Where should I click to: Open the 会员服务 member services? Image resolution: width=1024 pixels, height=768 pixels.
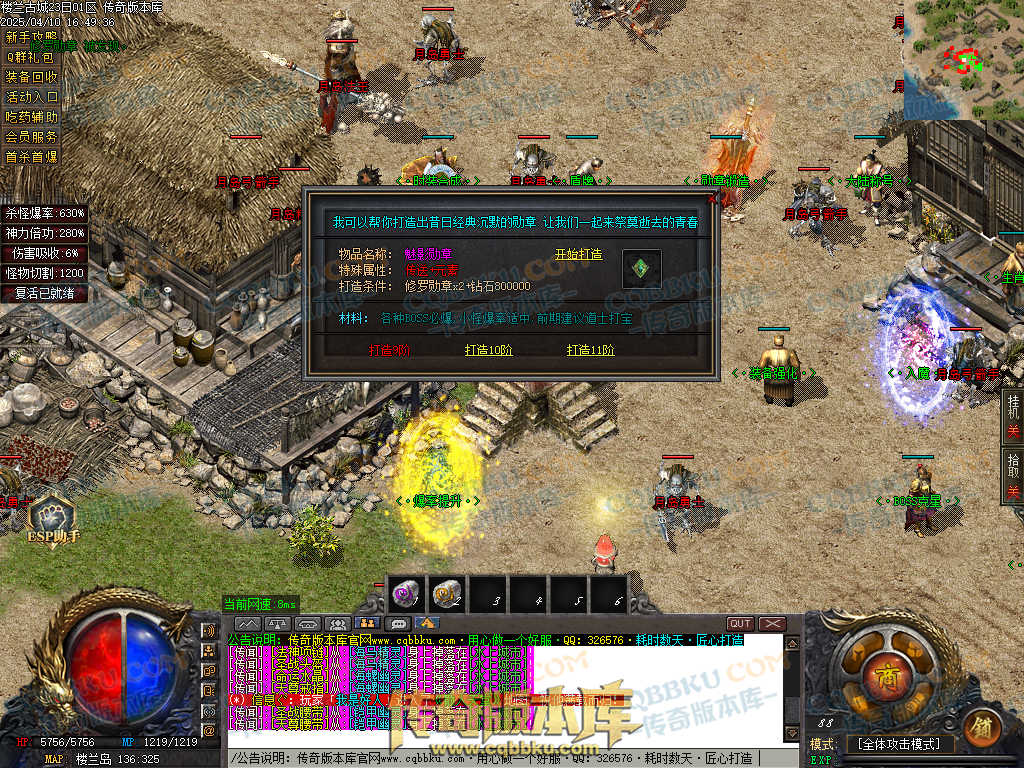click(32, 137)
